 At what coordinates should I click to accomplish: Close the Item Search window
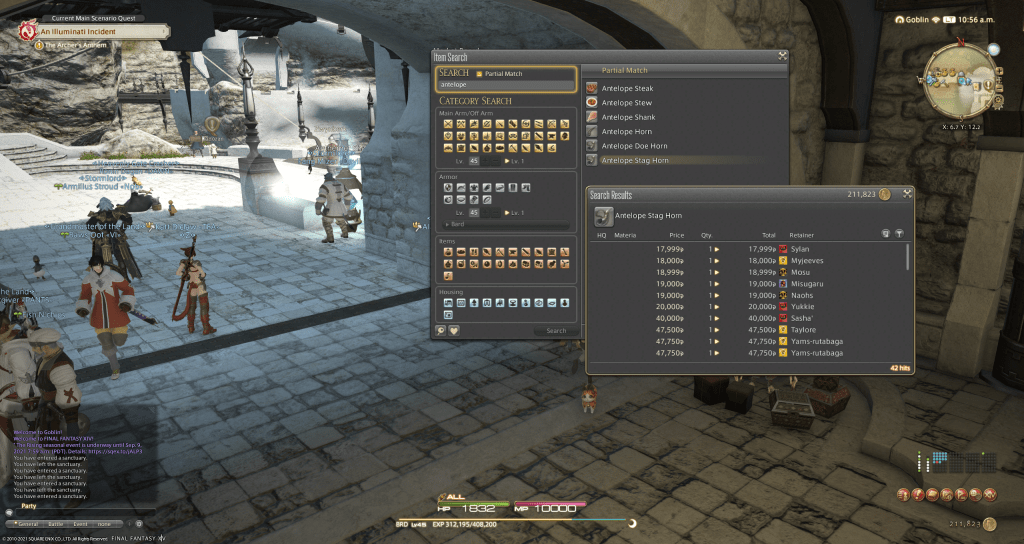(782, 56)
